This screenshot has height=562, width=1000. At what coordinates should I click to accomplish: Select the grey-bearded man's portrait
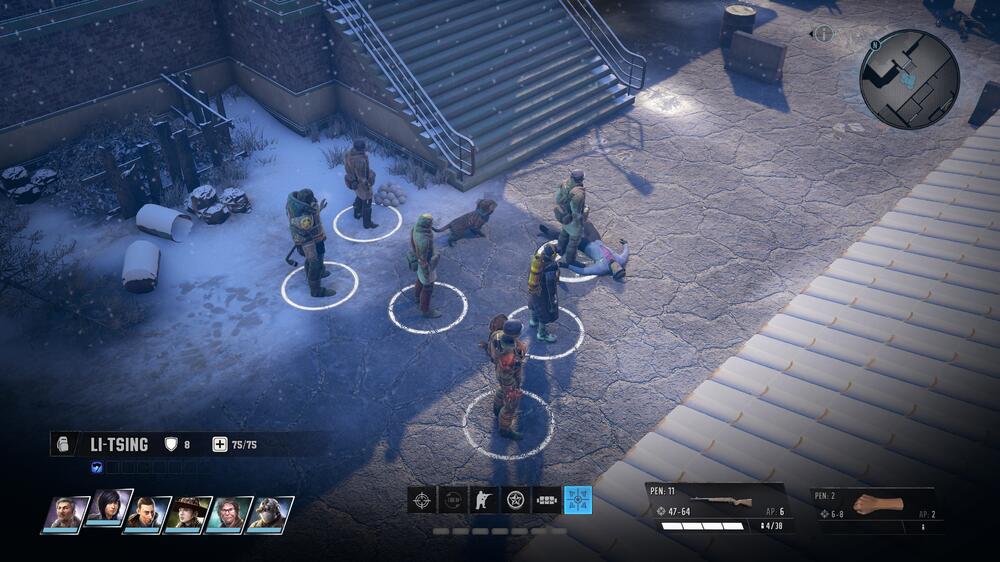point(66,514)
